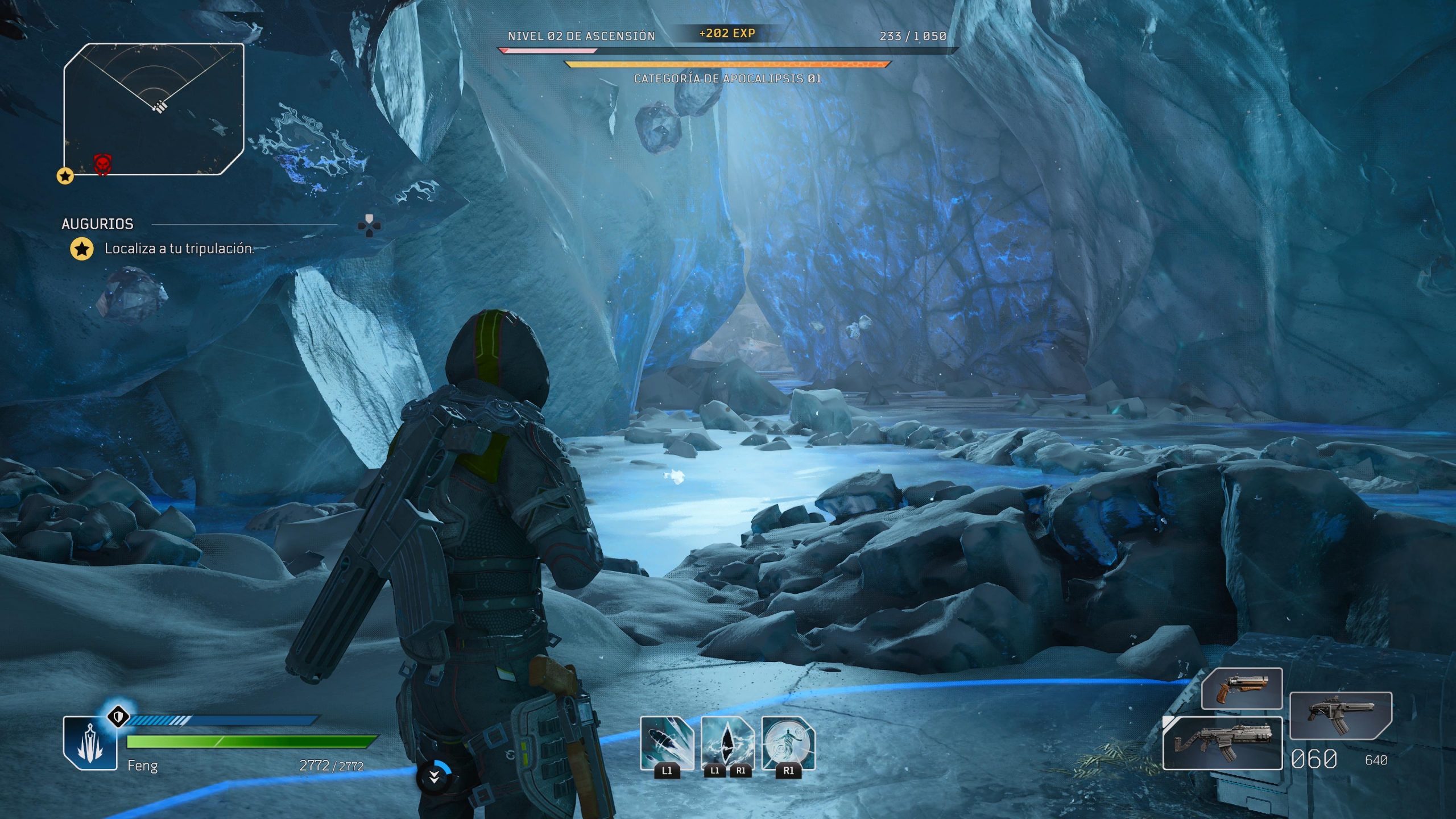This screenshot has height=819, width=1456.
Task: Click the class emblem beside Feng's name
Action: pos(90,743)
